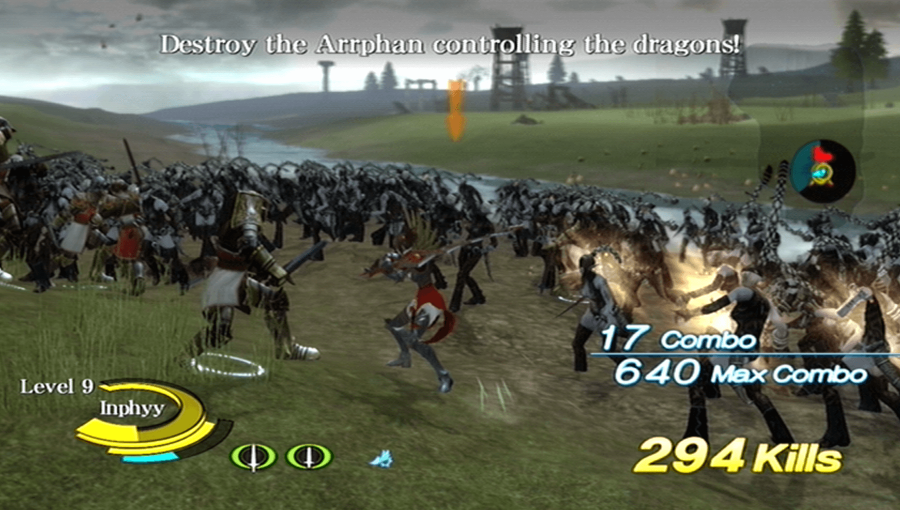The image size is (900, 510).
Task: Select the blue crystal icon
Action: 381,459
